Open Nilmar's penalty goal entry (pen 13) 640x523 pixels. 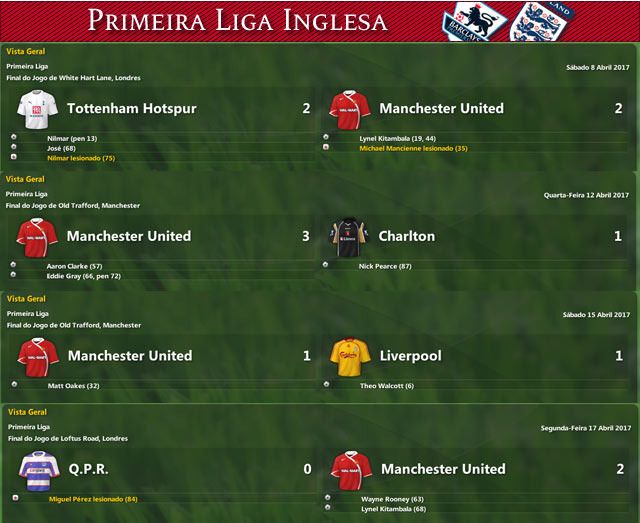coord(72,137)
